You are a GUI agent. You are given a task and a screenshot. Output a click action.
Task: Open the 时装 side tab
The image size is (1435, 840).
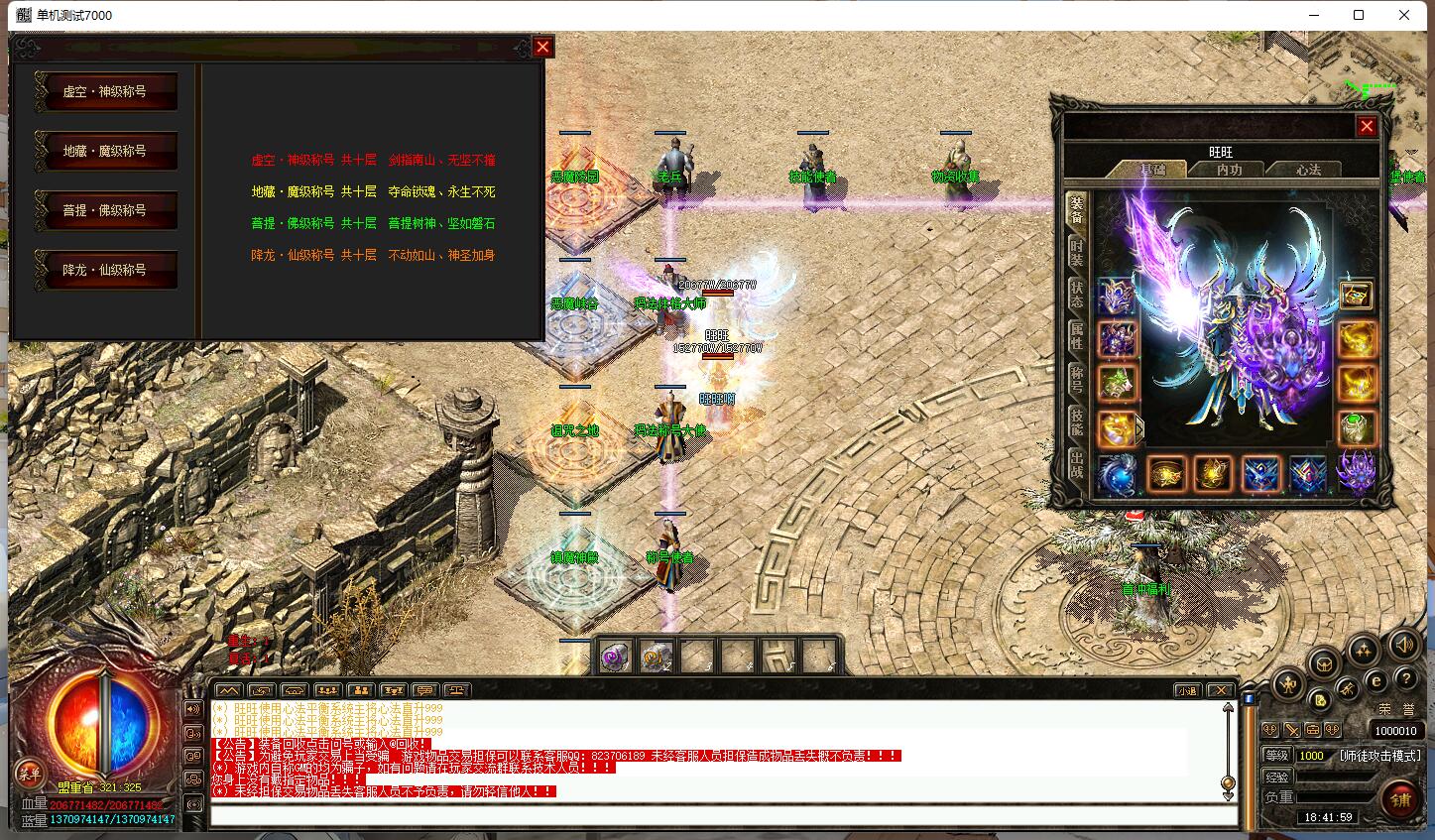1077,254
